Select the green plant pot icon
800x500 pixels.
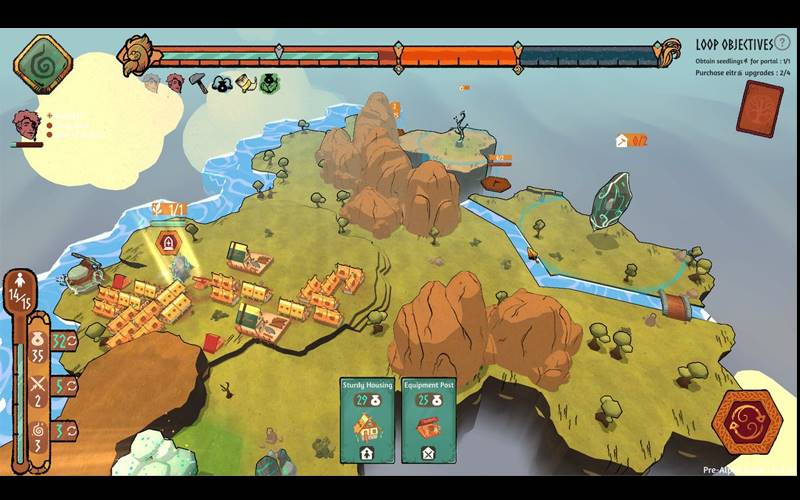coord(270,84)
